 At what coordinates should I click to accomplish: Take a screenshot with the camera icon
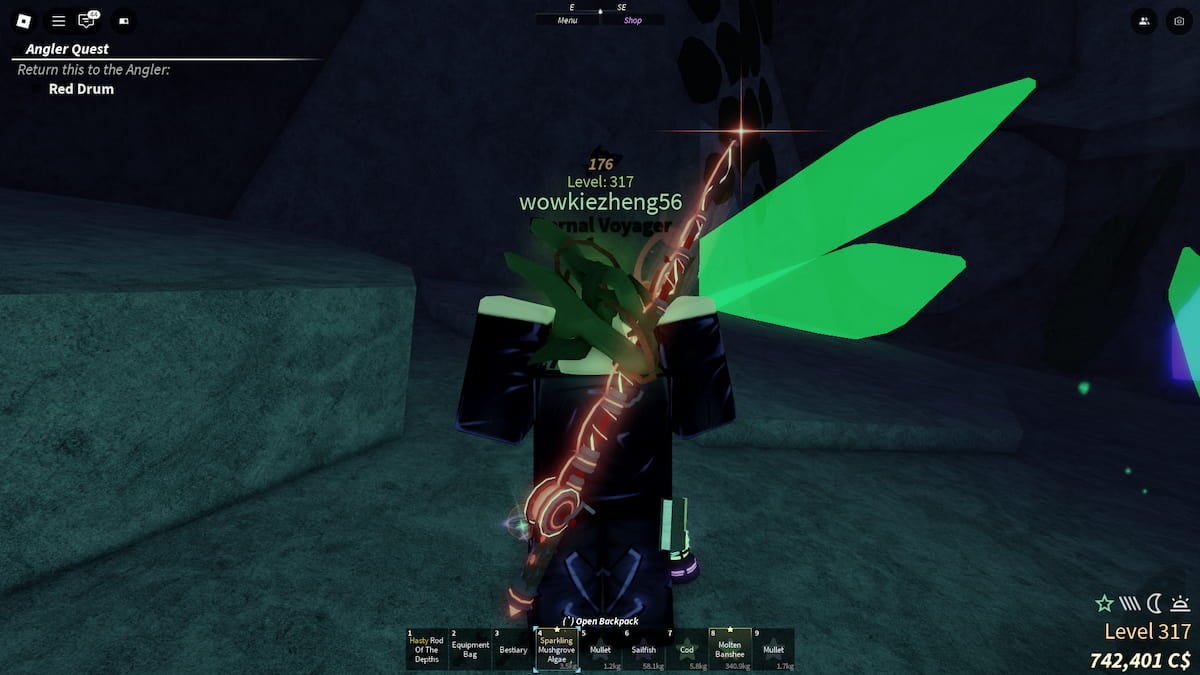(1178, 20)
